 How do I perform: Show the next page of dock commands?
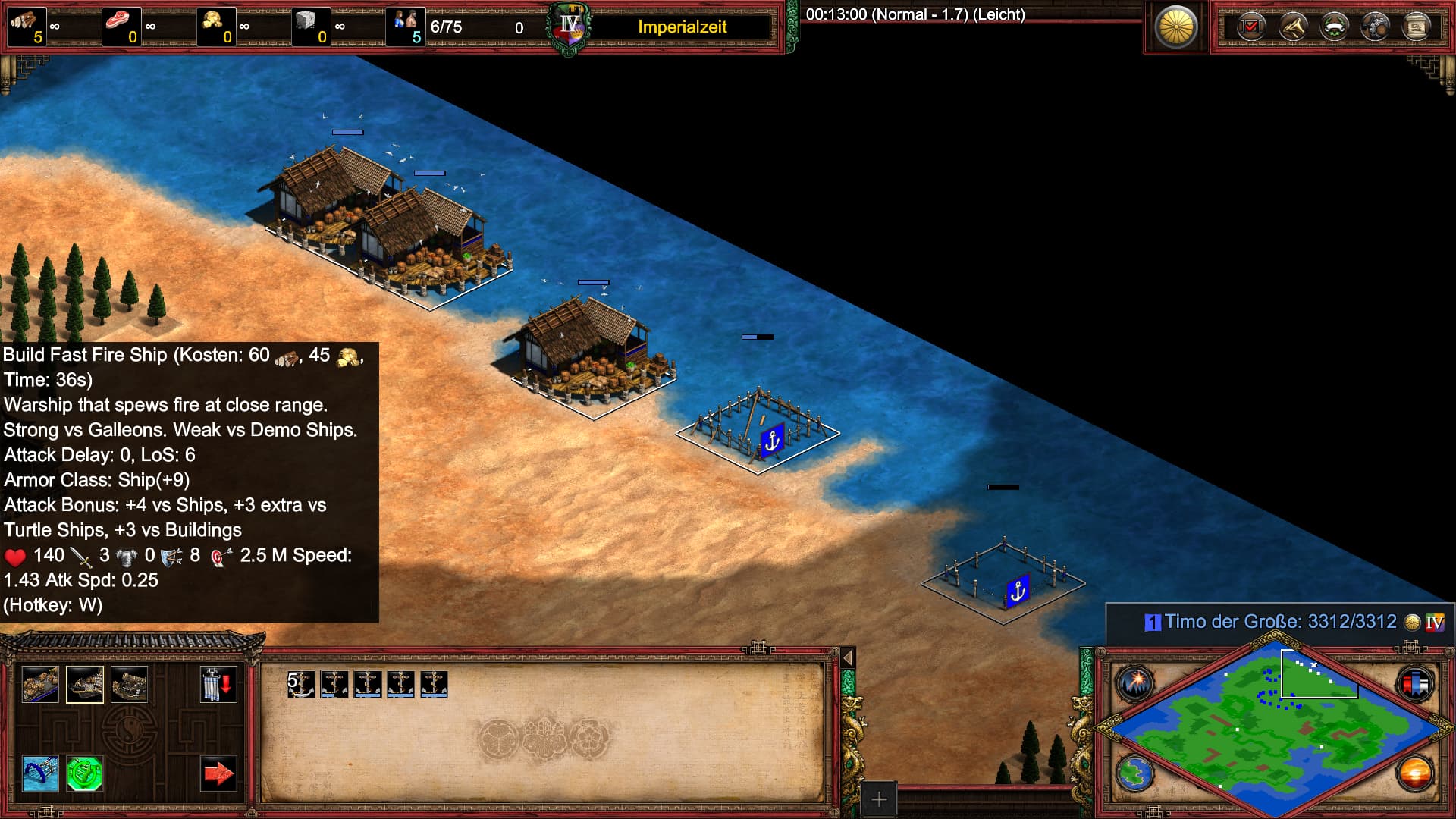(218, 773)
